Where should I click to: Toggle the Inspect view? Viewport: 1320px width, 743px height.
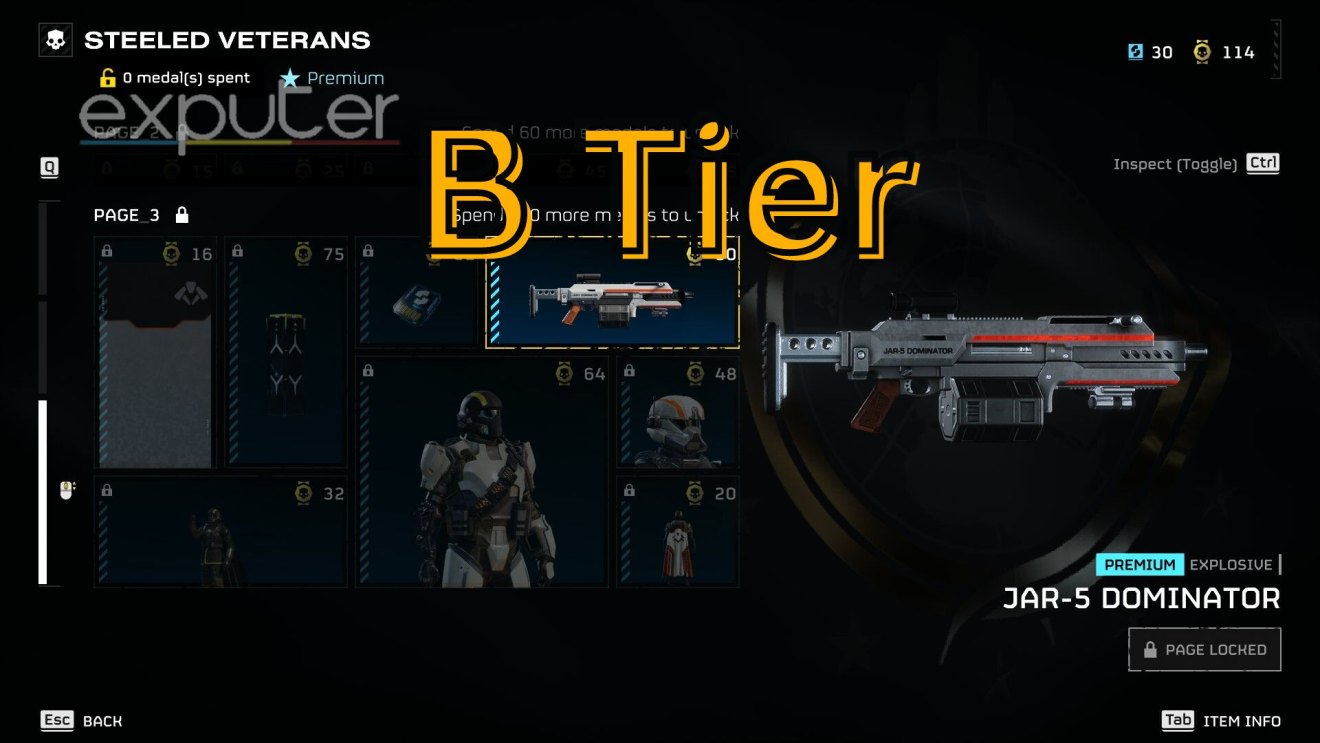tap(1196, 164)
